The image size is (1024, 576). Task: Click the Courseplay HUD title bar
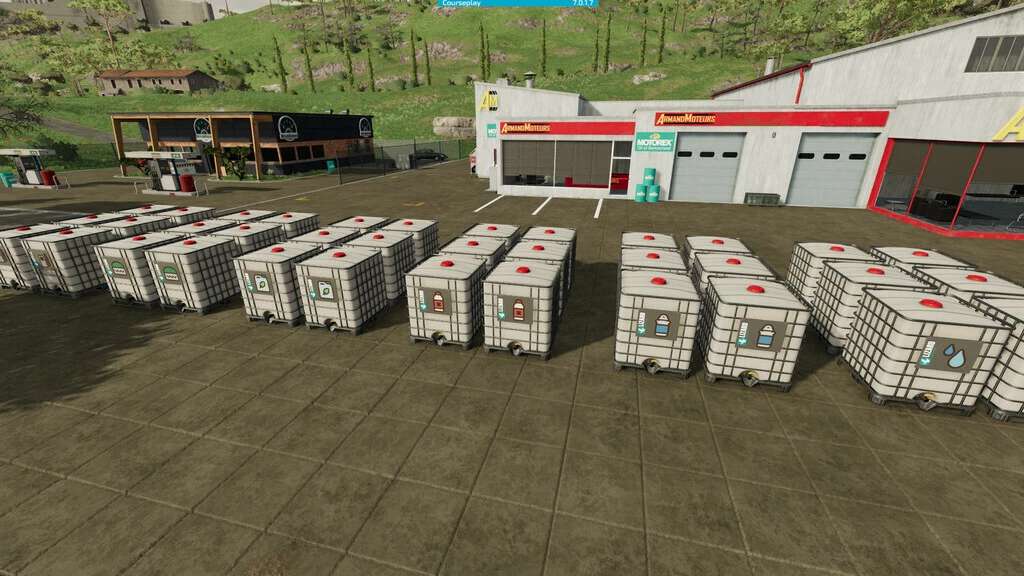[x=518, y=4]
